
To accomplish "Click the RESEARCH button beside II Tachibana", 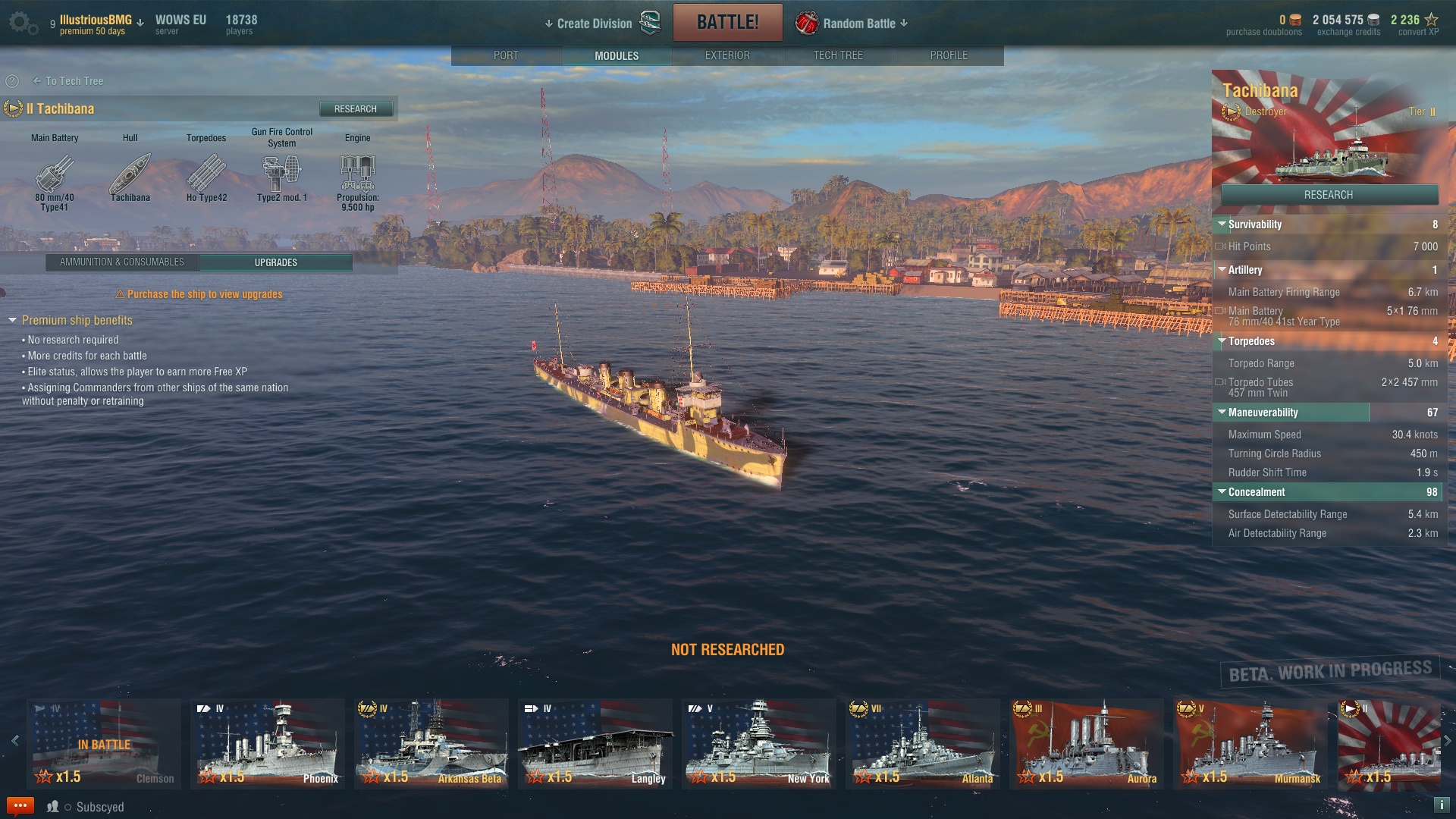I will tap(356, 109).
